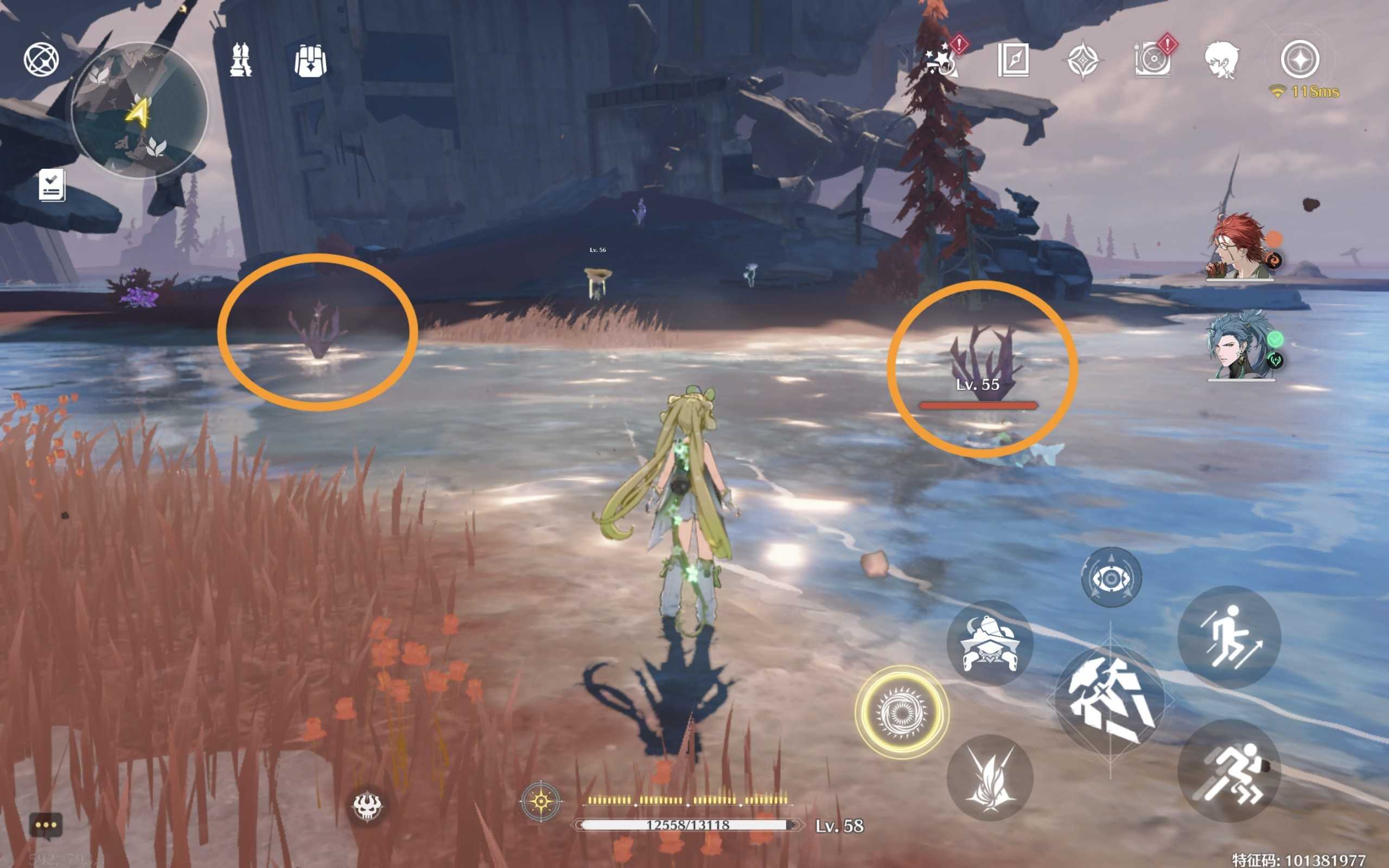Activate the eye-shaped scan utility button
Viewport: 1389px width, 868px height.
point(1111,578)
